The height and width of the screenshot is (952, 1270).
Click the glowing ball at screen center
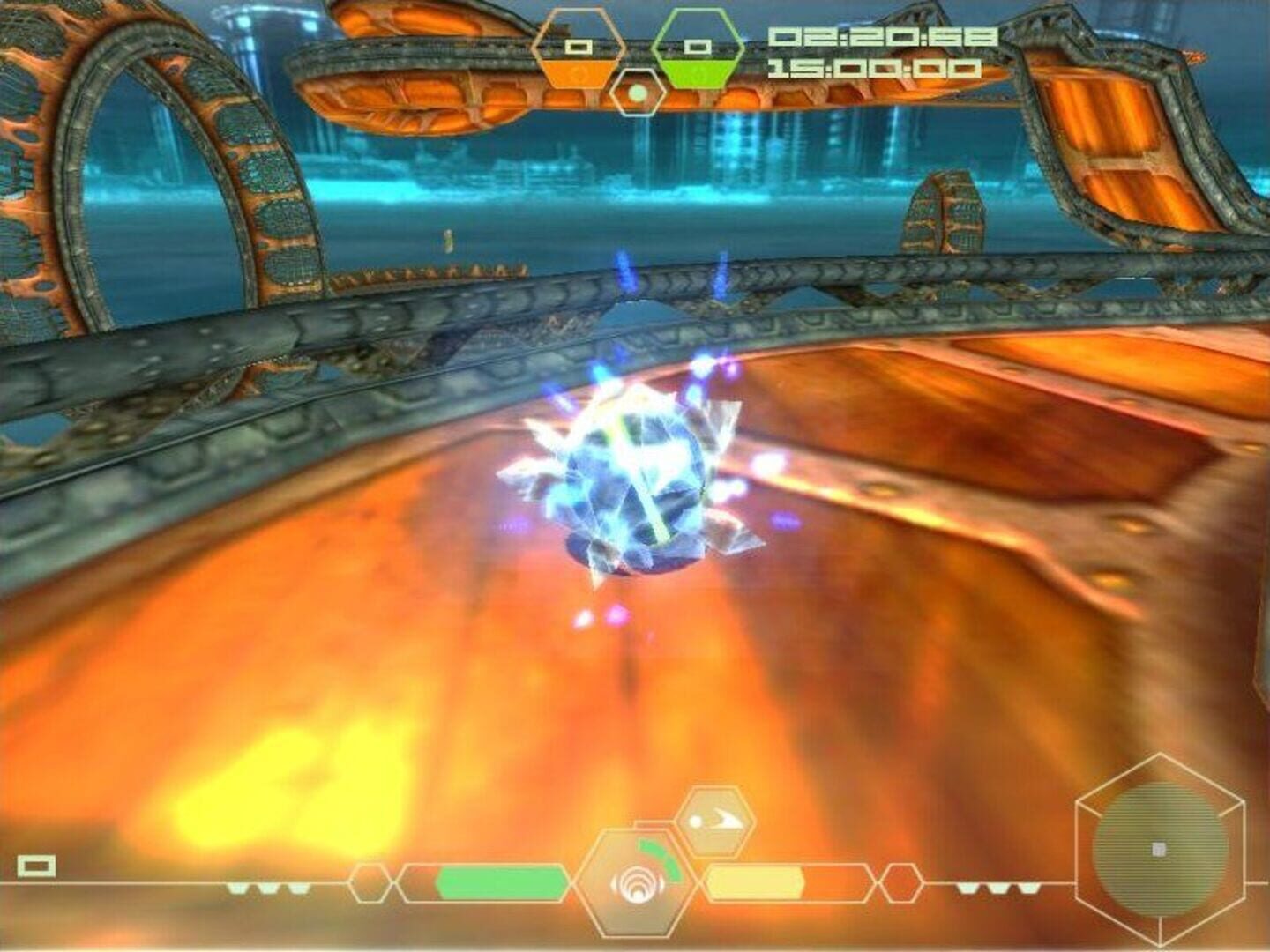635,476
